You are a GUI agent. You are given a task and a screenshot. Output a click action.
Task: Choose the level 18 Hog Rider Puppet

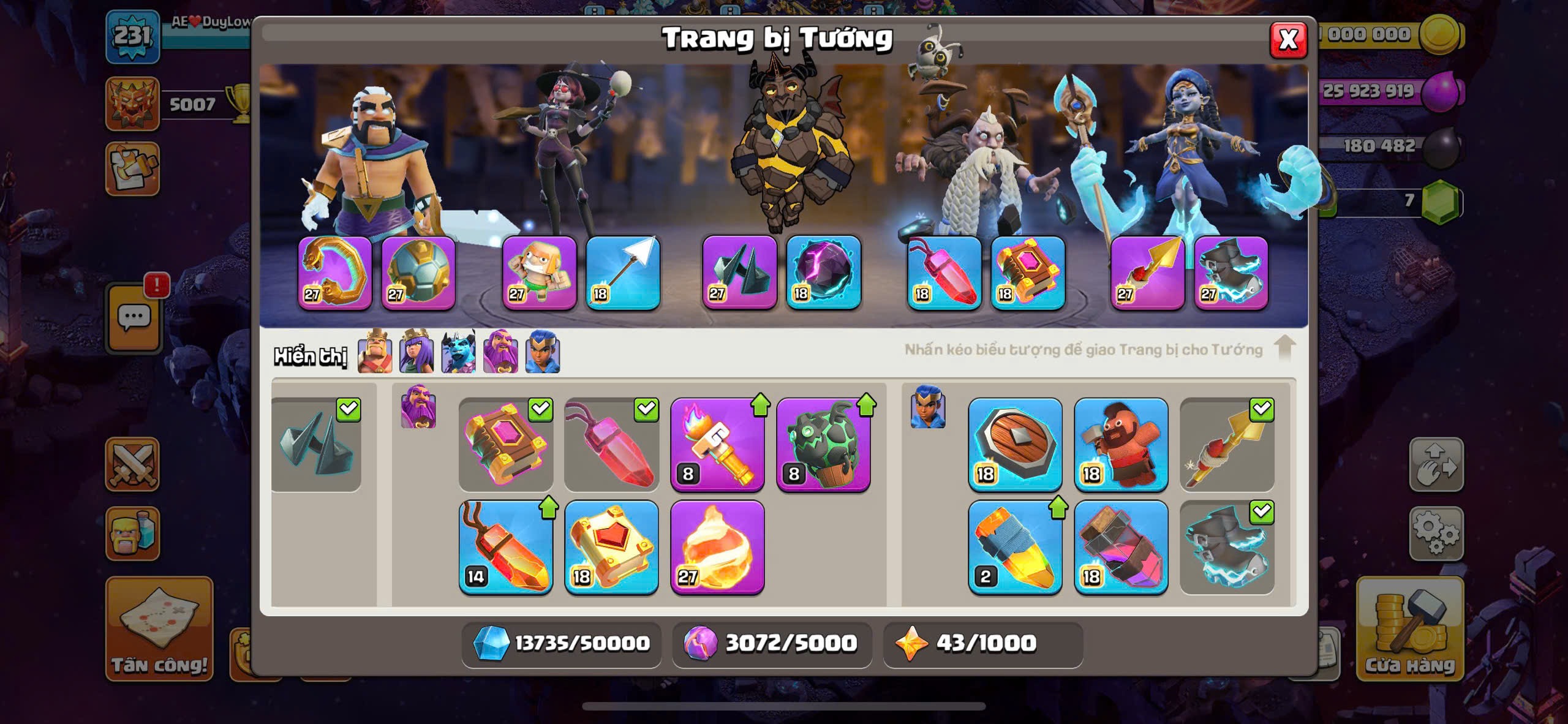(1121, 445)
